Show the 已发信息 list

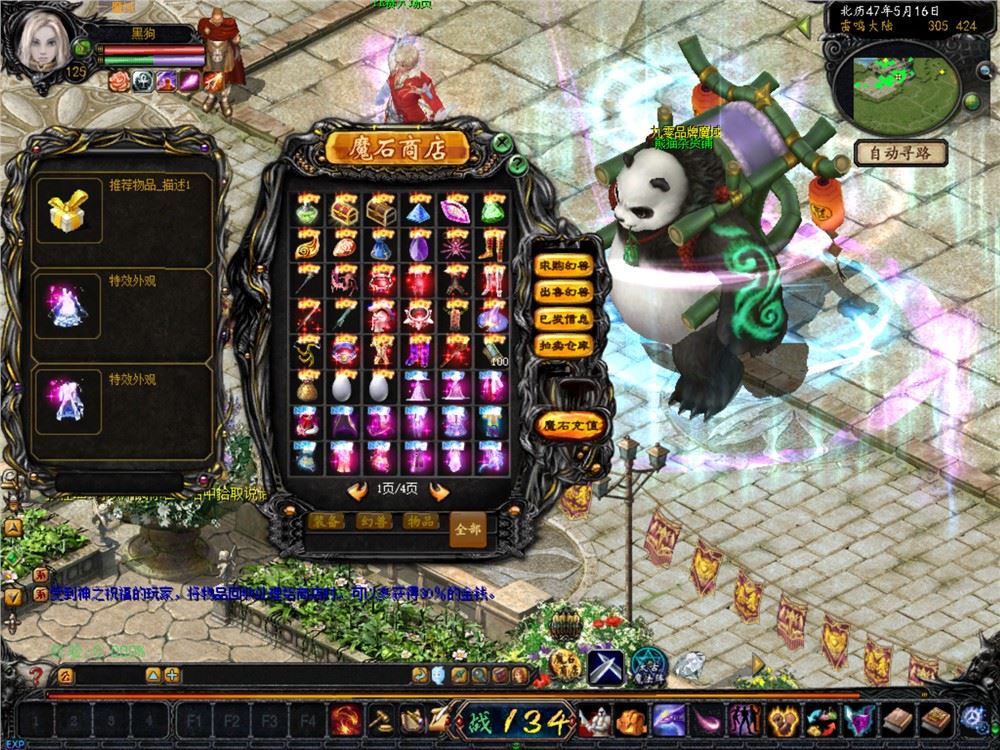click(x=564, y=319)
